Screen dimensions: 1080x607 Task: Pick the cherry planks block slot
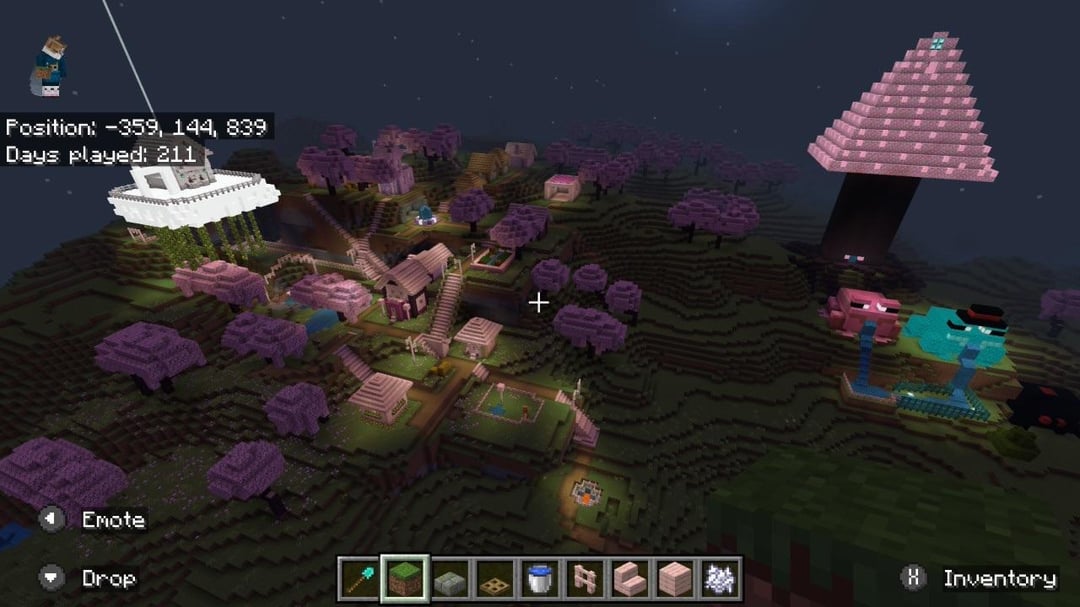point(674,577)
